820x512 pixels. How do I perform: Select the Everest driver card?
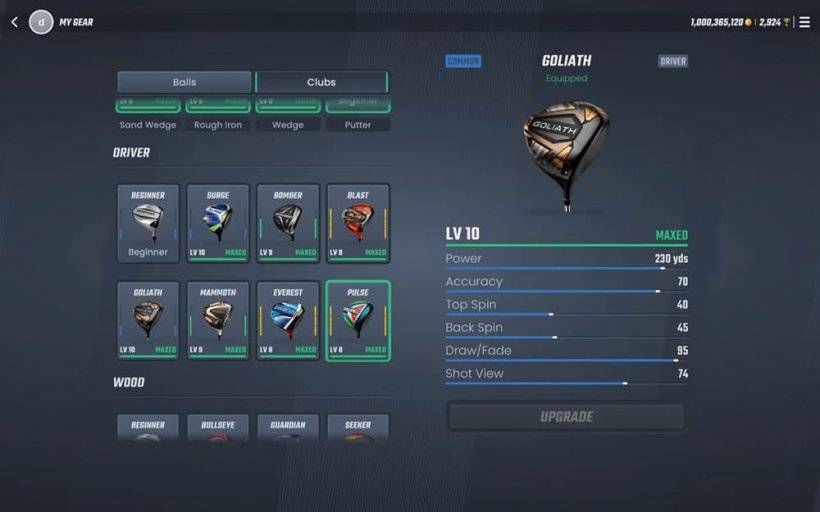[x=288, y=320]
